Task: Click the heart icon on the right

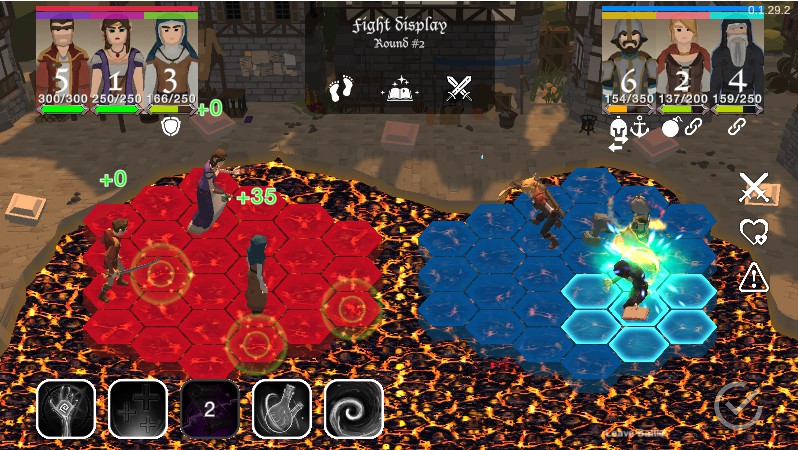Action: [x=754, y=233]
